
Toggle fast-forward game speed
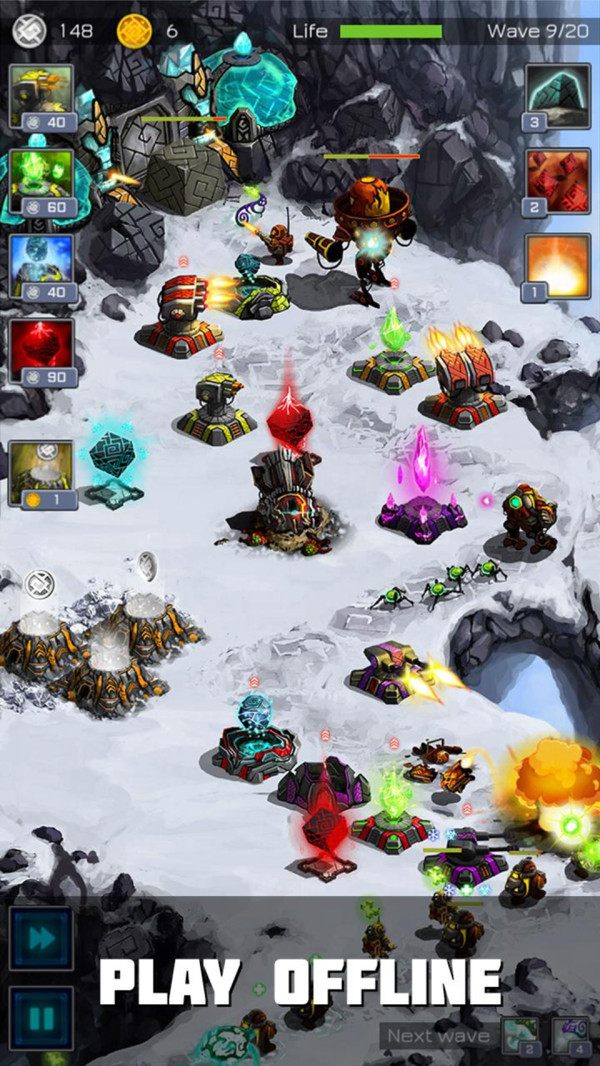tap(42, 938)
